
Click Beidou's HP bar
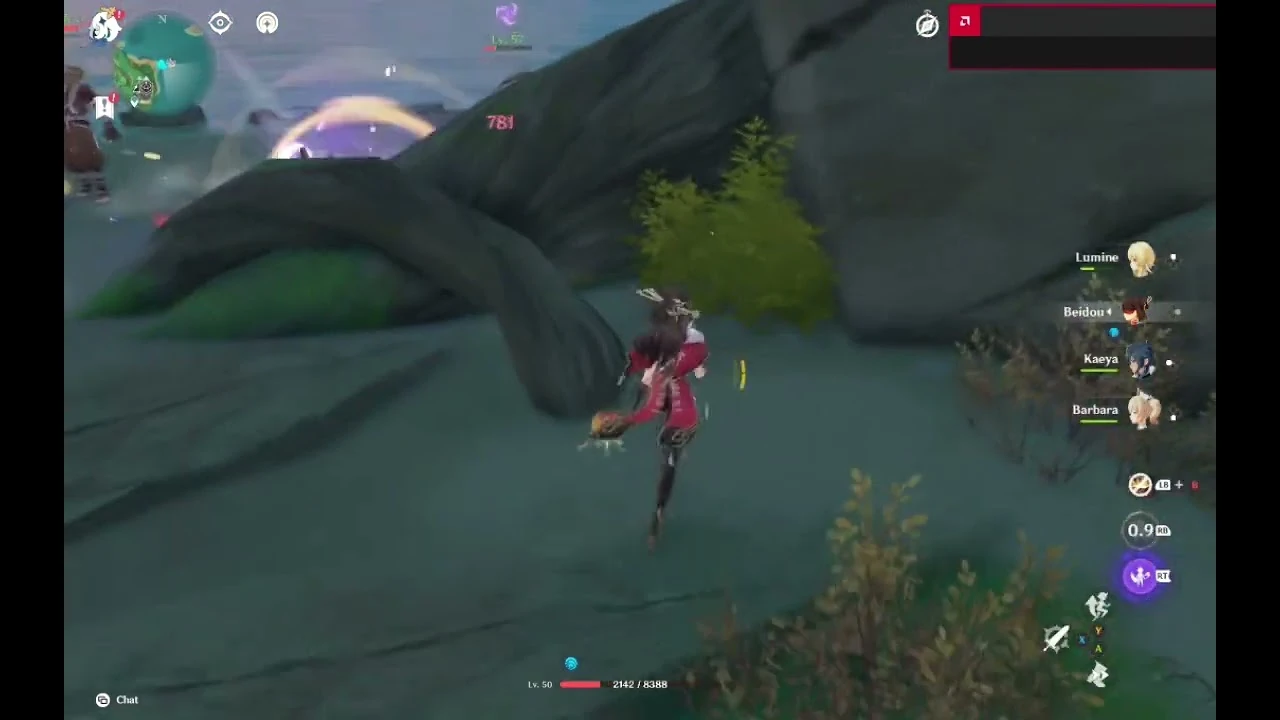[1098, 323]
